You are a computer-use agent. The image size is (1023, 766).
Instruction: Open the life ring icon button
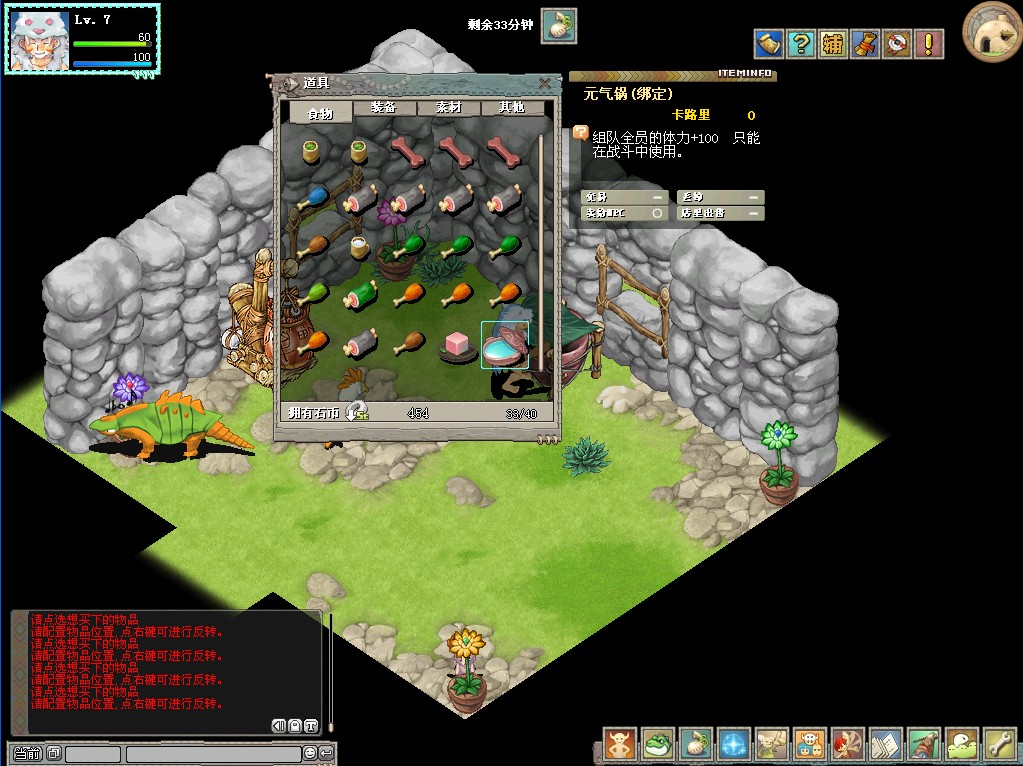pos(897,44)
